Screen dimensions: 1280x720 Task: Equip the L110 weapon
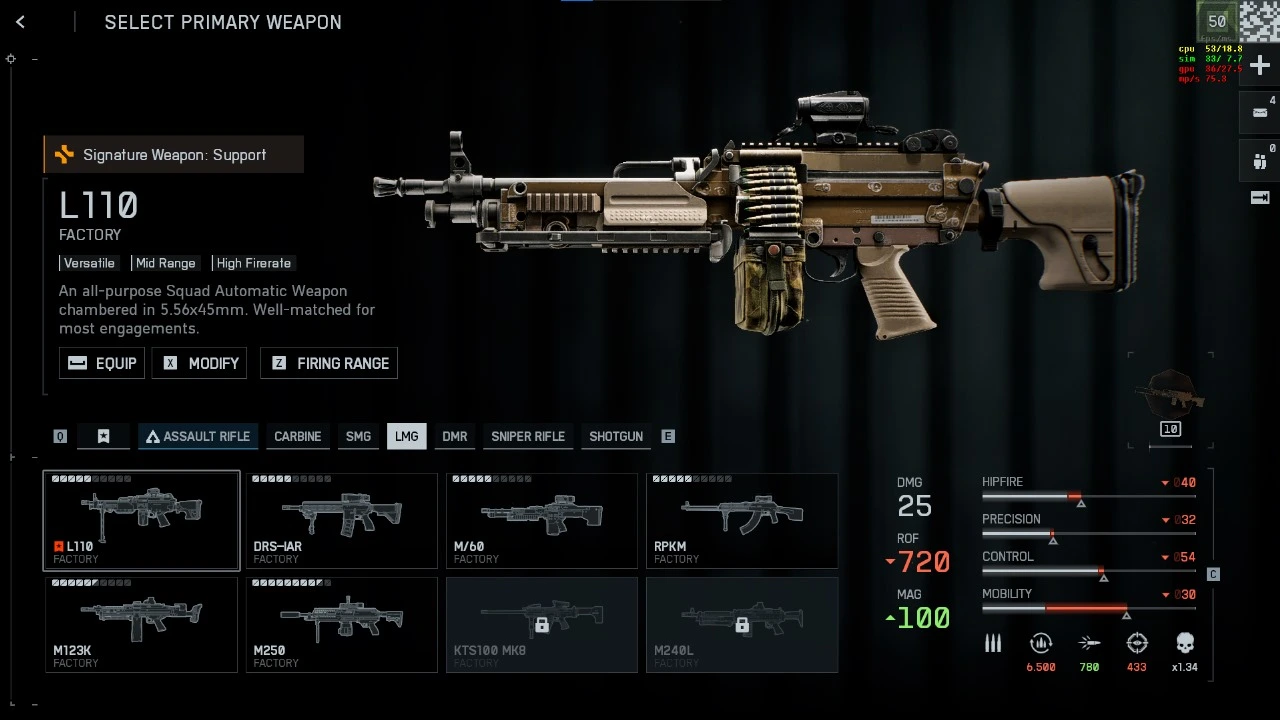tap(102, 363)
